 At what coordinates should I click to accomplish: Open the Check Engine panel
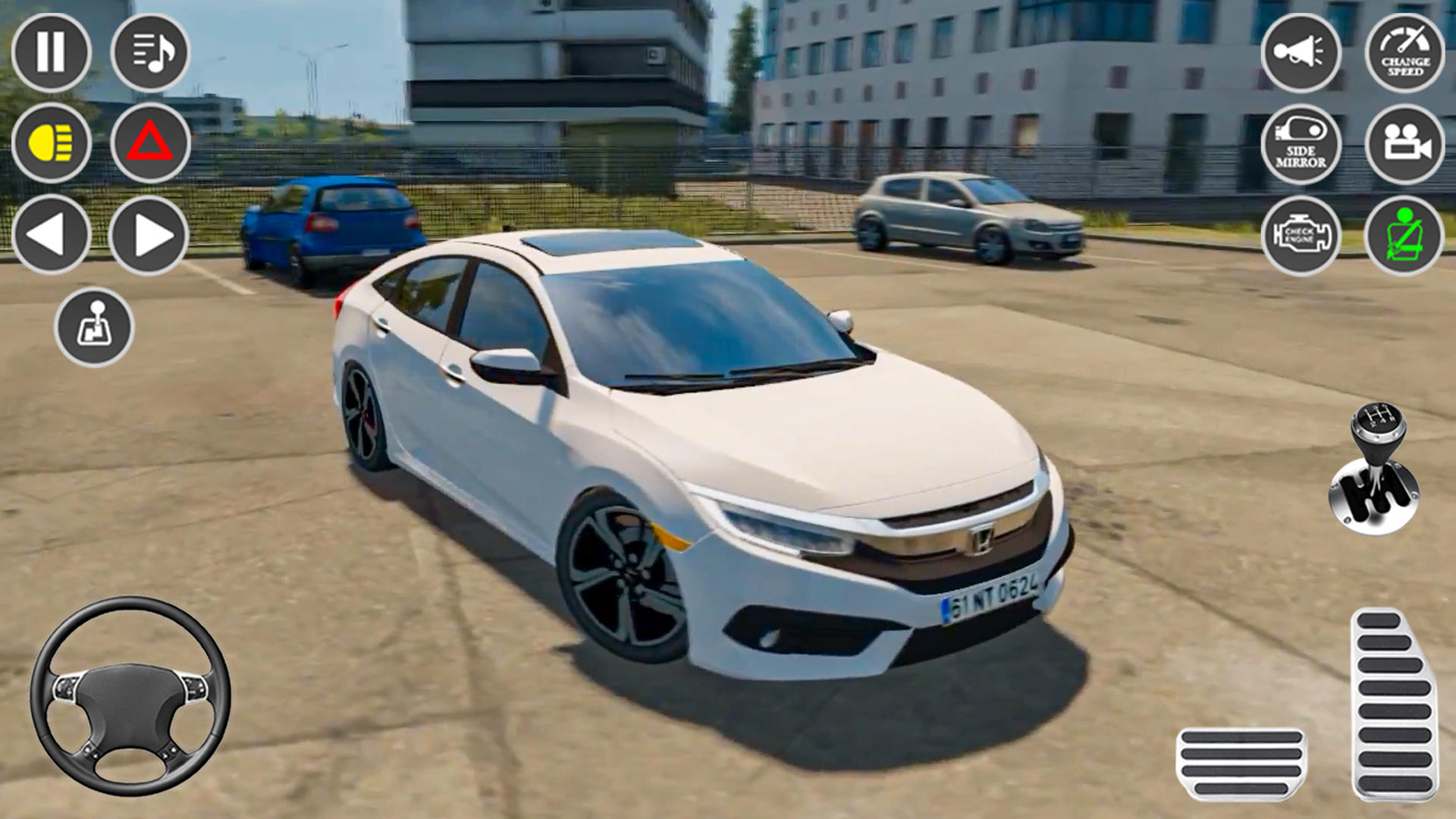click(x=1301, y=237)
